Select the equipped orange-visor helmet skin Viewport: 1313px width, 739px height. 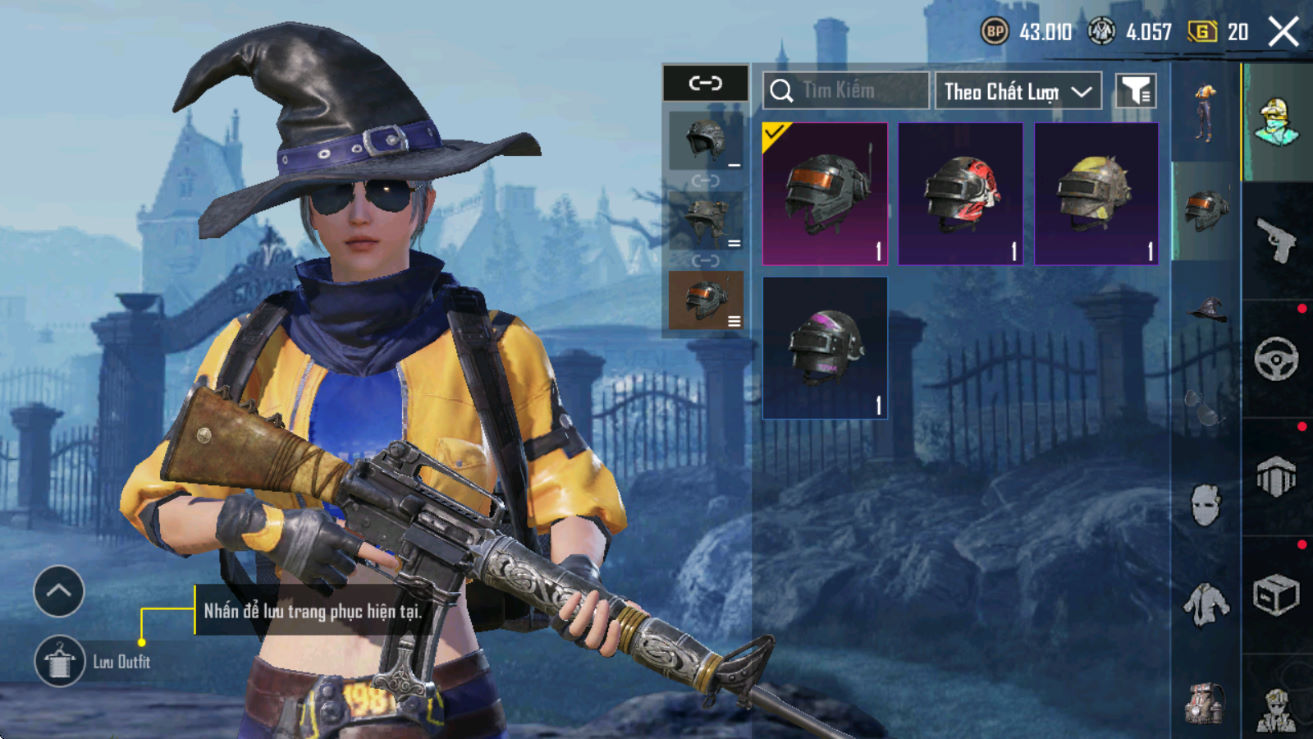point(825,194)
